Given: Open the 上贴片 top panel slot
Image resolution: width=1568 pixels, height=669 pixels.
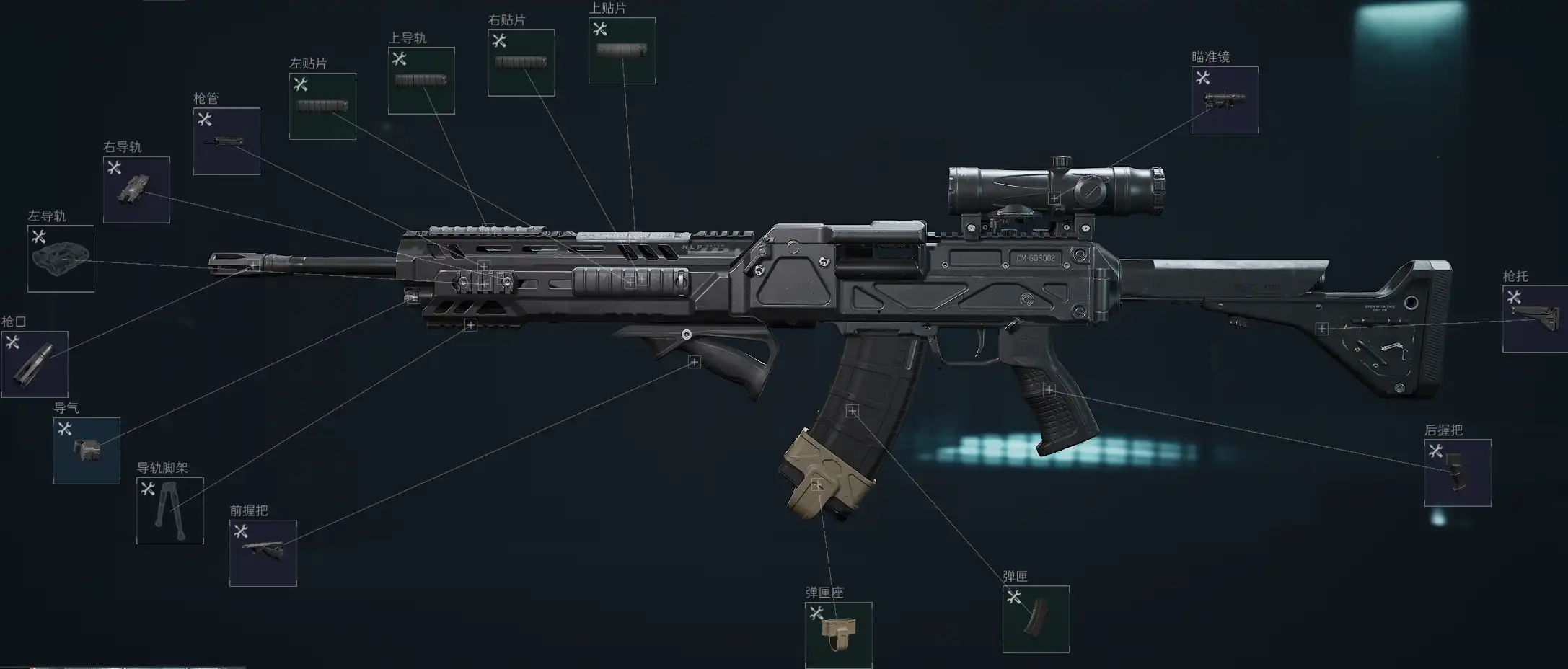Looking at the screenshot, I should click(x=622, y=50).
